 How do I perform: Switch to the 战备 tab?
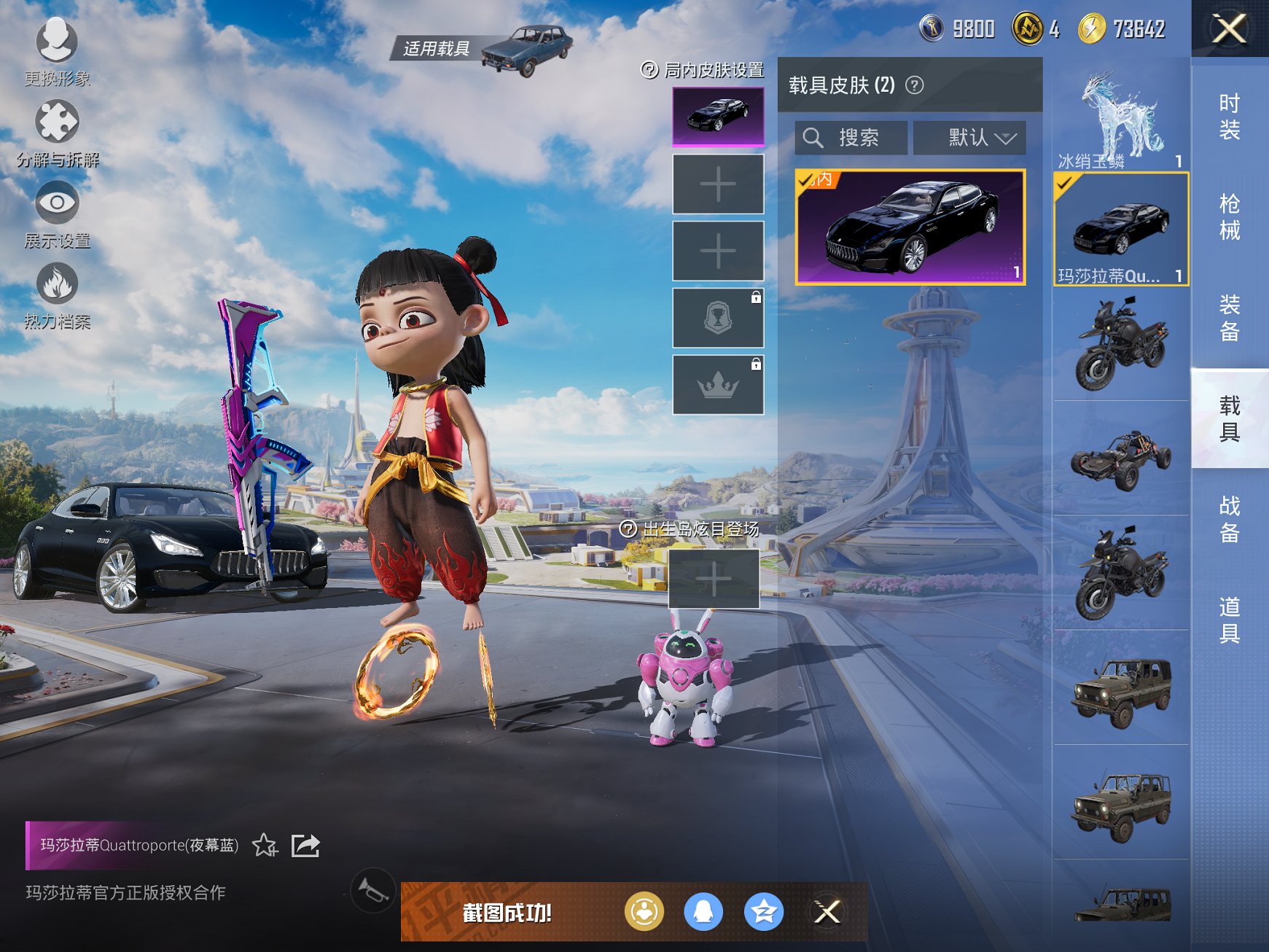coord(1229,519)
